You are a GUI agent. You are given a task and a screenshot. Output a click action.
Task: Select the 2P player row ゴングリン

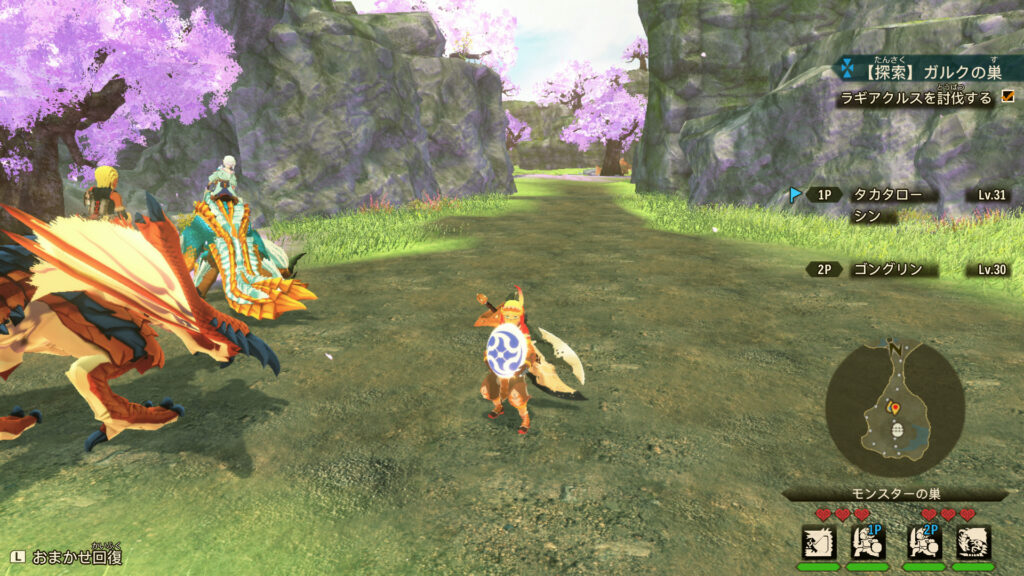[x=893, y=269]
